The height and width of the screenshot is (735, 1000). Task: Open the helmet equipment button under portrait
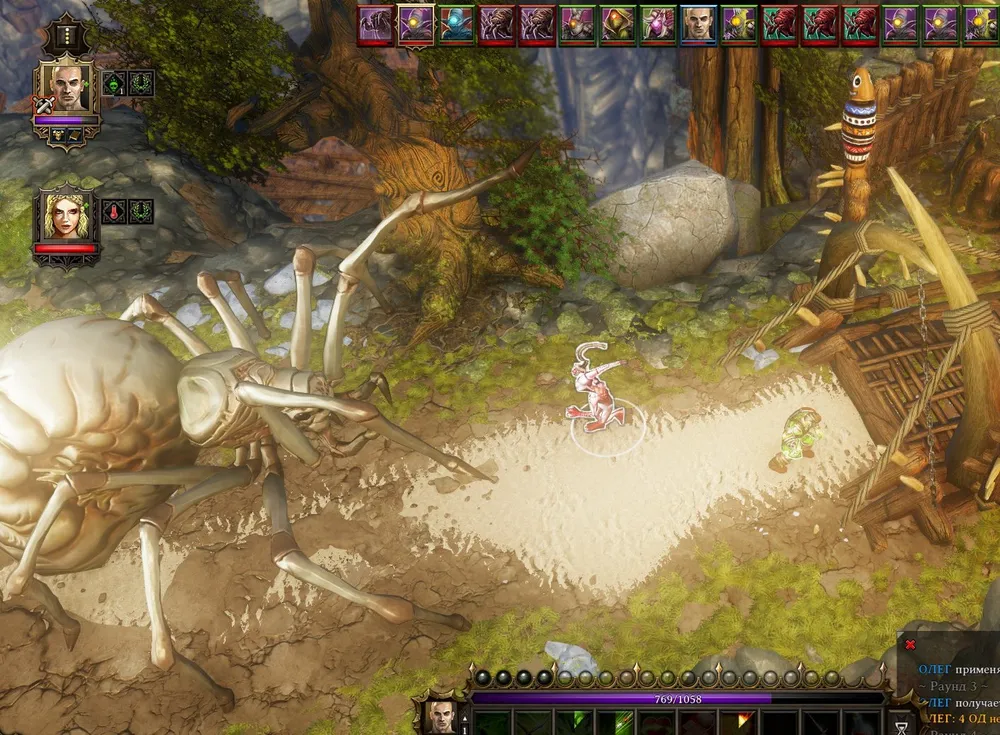(58, 134)
